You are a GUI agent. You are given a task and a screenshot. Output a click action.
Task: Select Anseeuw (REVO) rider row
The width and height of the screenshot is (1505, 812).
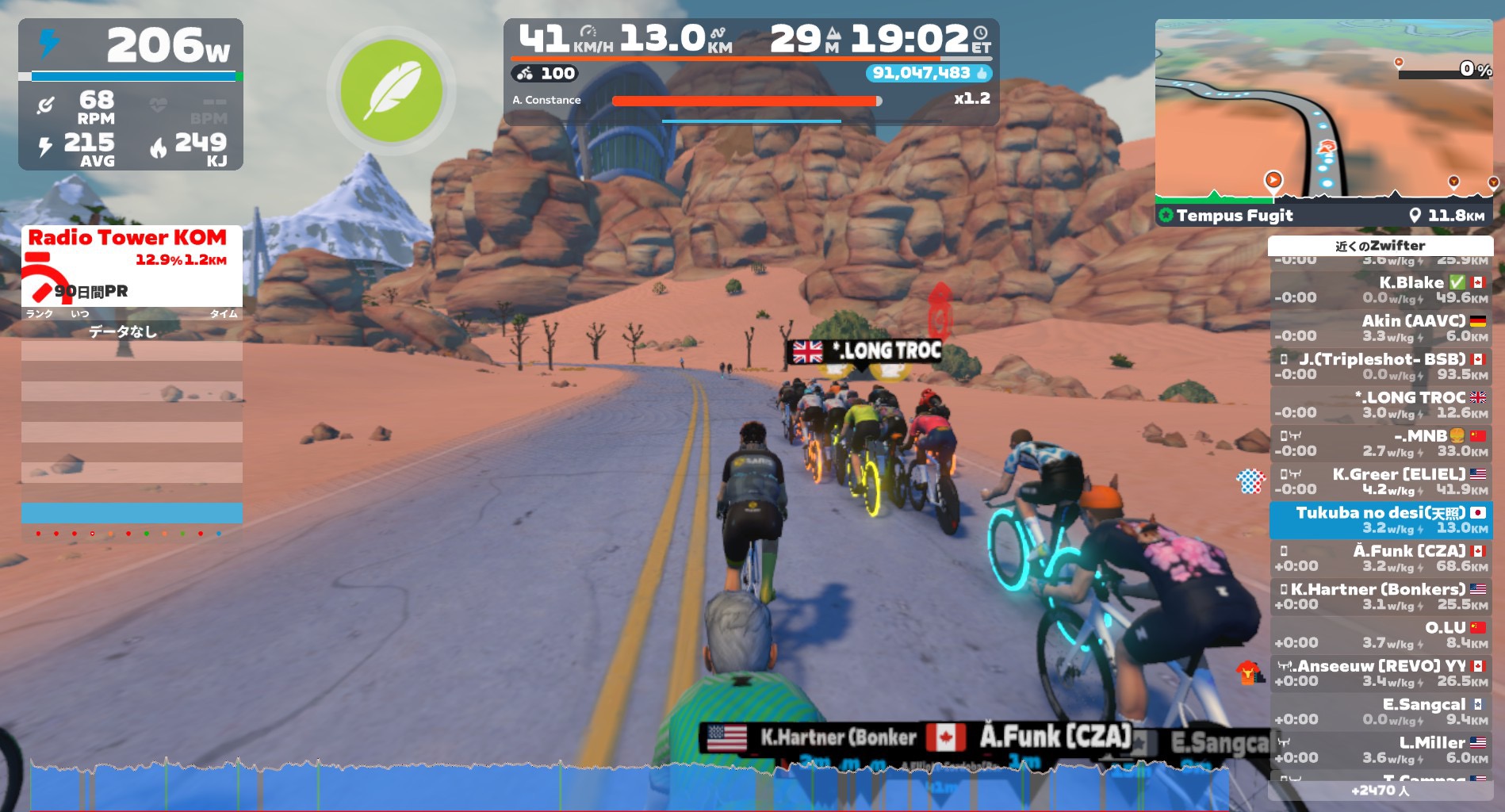[1381, 673]
